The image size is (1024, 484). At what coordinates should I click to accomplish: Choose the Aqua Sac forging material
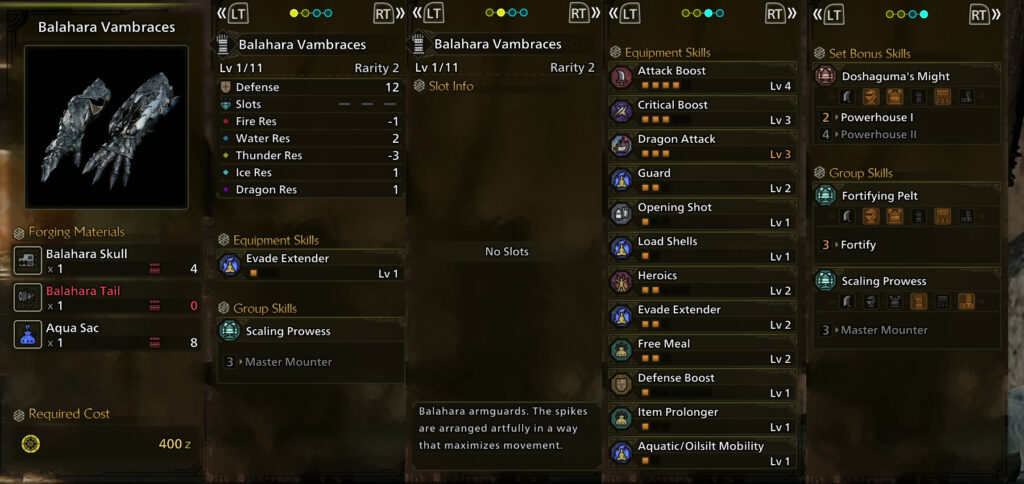tap(105, 334)
